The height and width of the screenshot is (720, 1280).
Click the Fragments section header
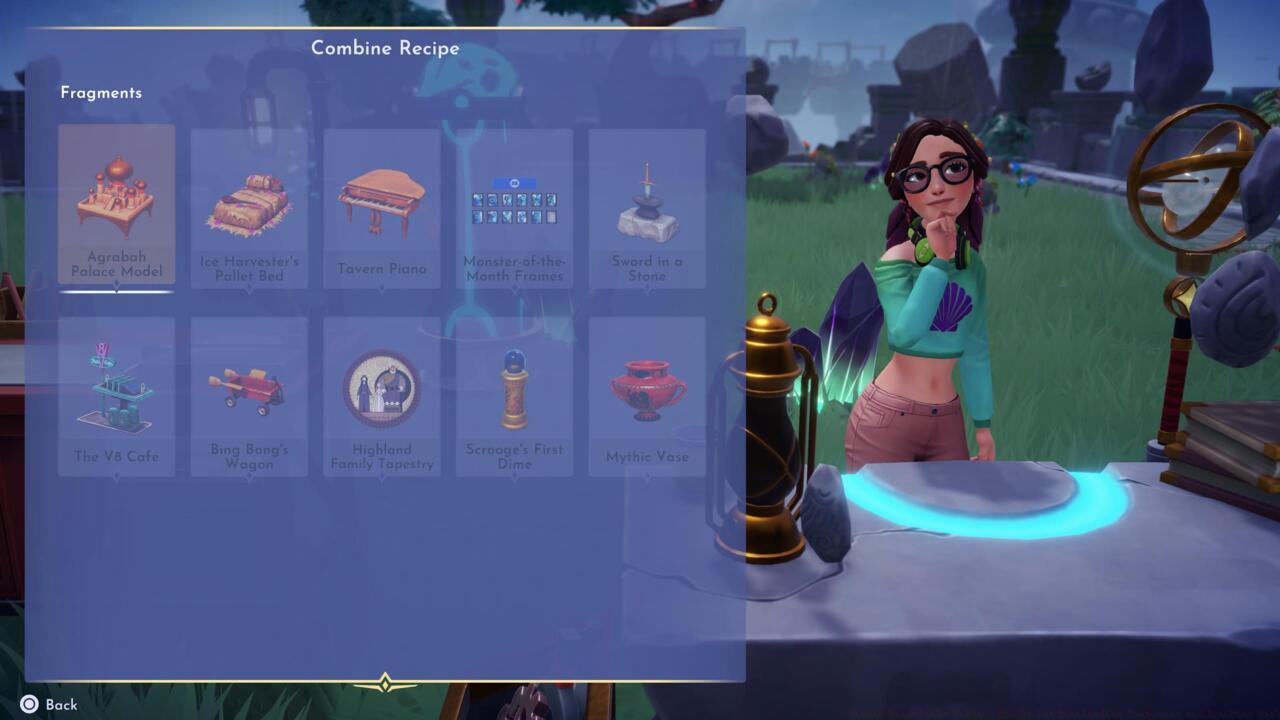[x=100, y=92]
